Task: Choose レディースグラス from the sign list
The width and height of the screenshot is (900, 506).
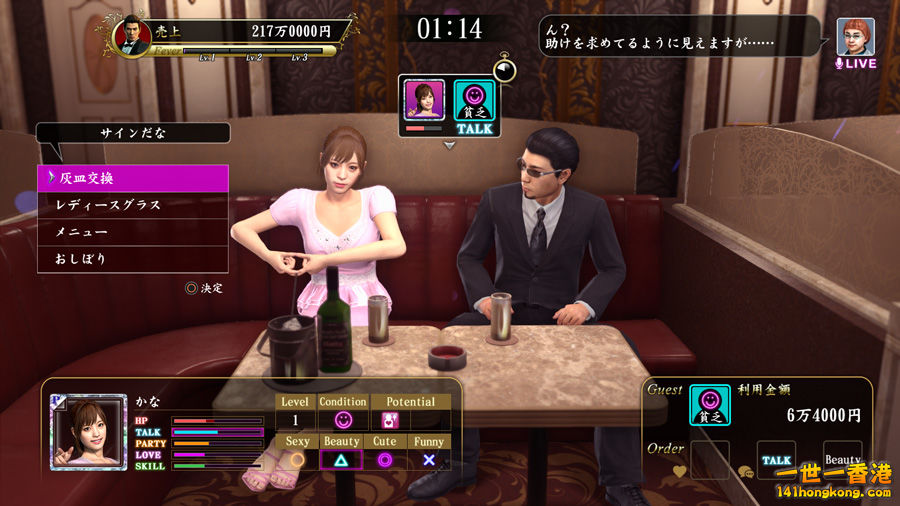Action: click(133, 205)
